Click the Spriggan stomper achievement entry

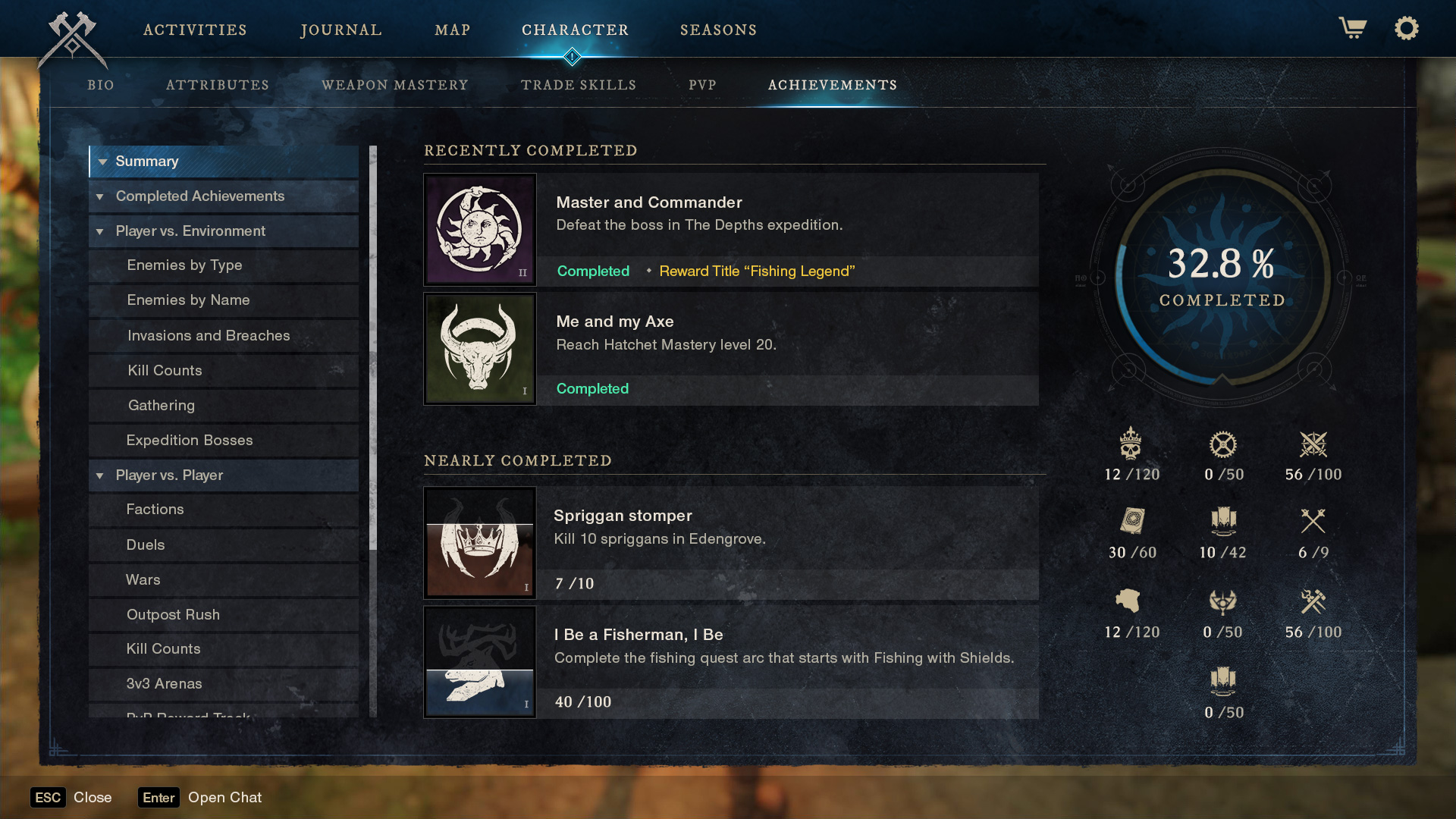730,542
